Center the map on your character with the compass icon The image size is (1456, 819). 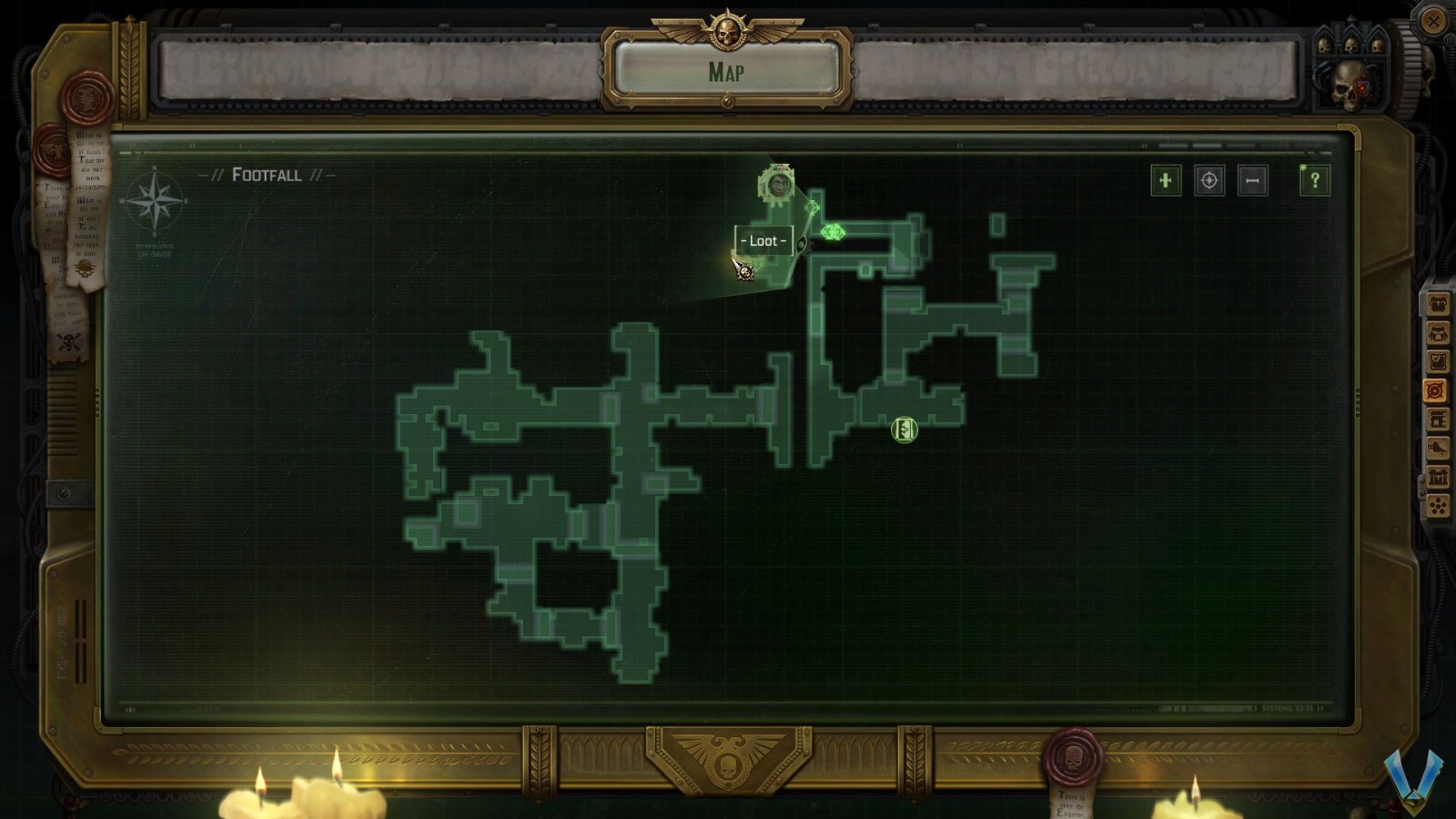1209,181
